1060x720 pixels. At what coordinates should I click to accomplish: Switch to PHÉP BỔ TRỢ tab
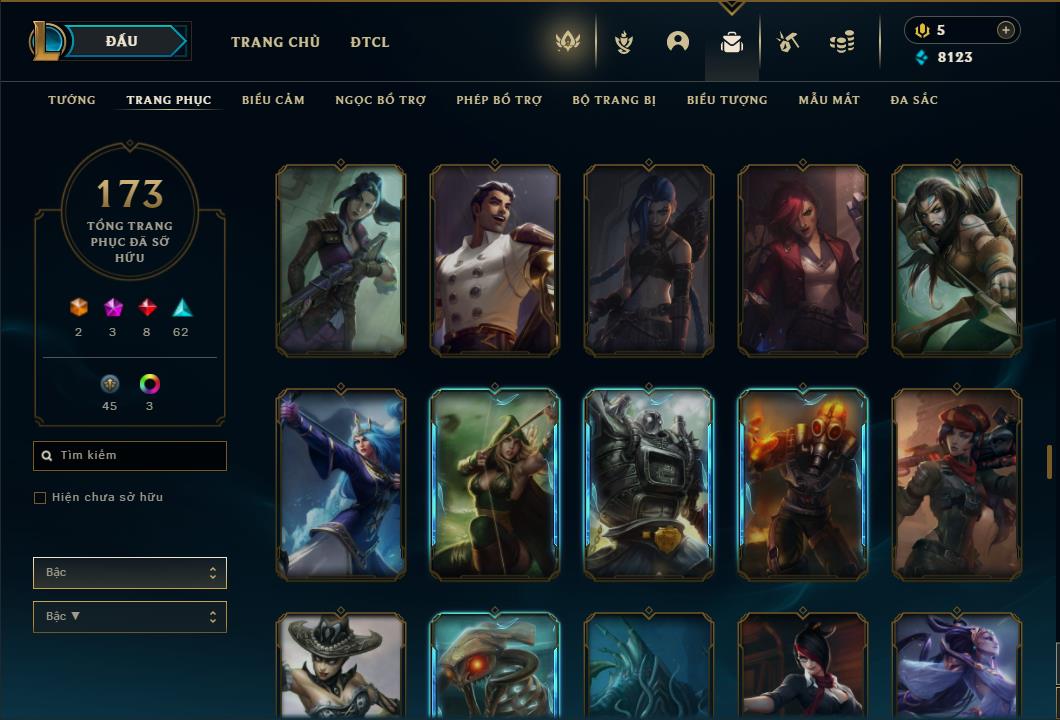click(x=499, y=100)
